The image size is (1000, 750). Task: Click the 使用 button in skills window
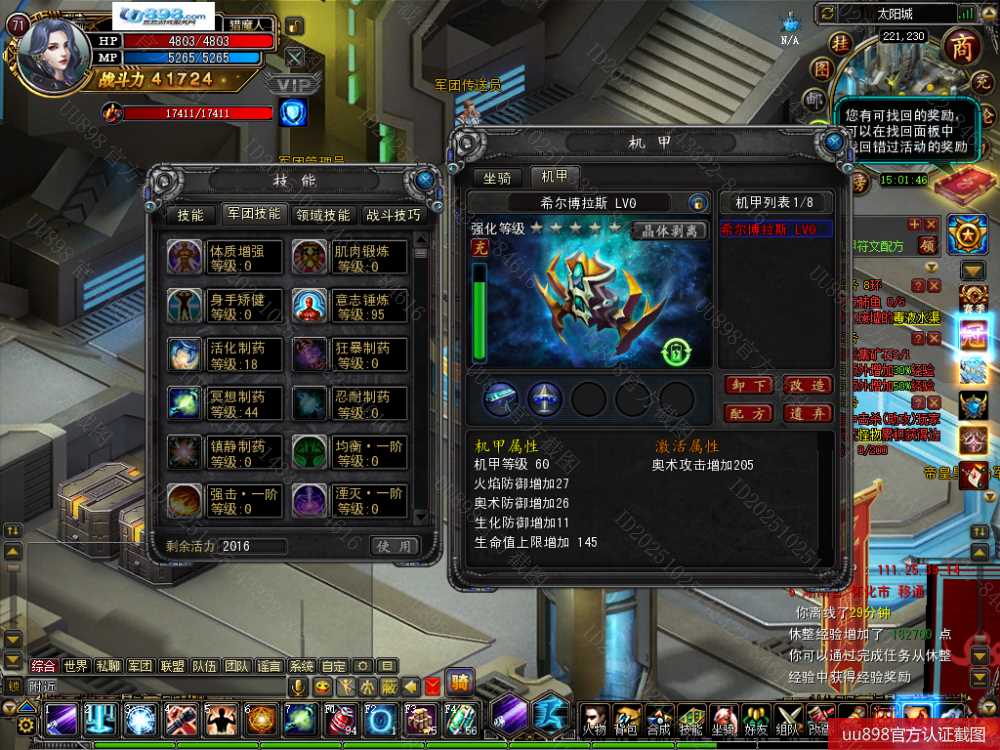[394, 546]
